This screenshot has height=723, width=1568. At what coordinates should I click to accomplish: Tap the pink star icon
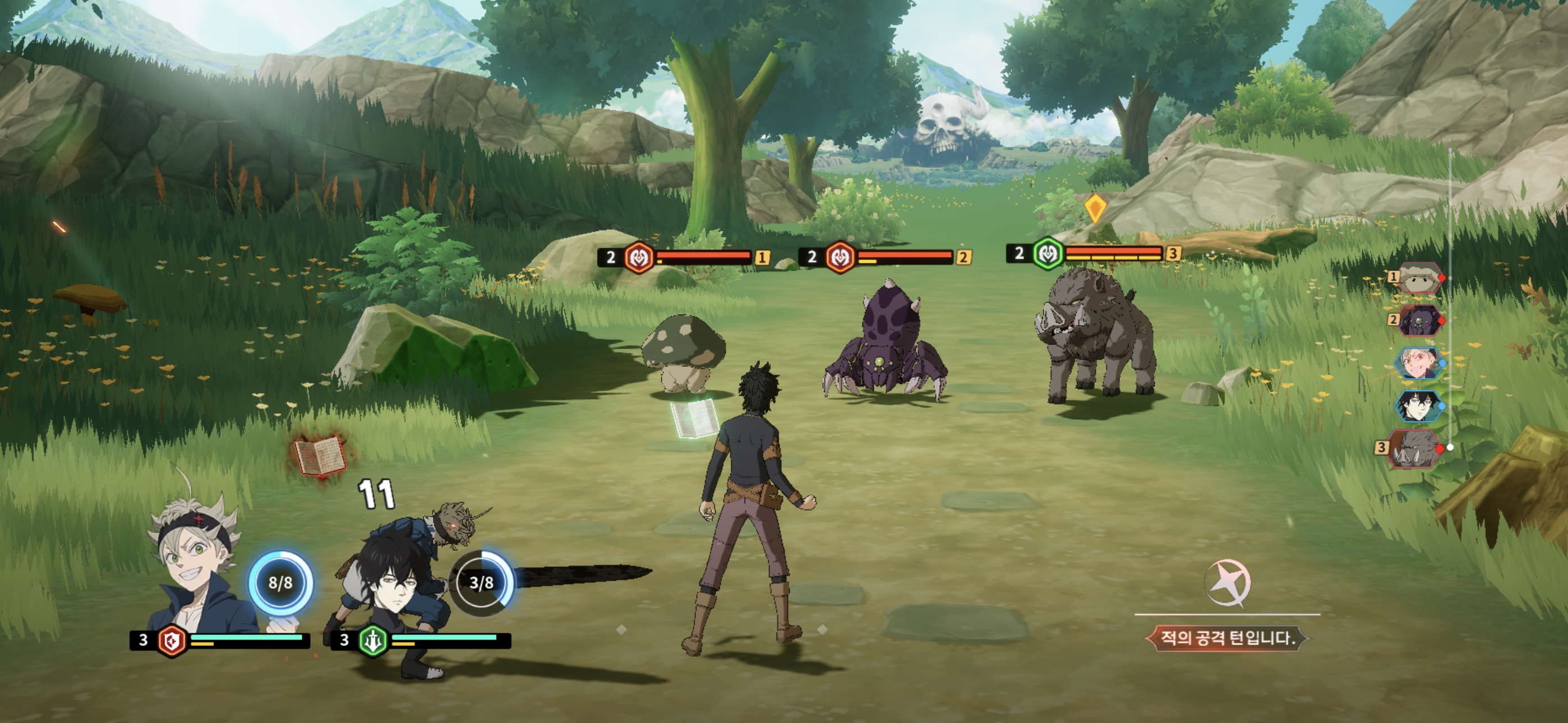pos(1227,583)
